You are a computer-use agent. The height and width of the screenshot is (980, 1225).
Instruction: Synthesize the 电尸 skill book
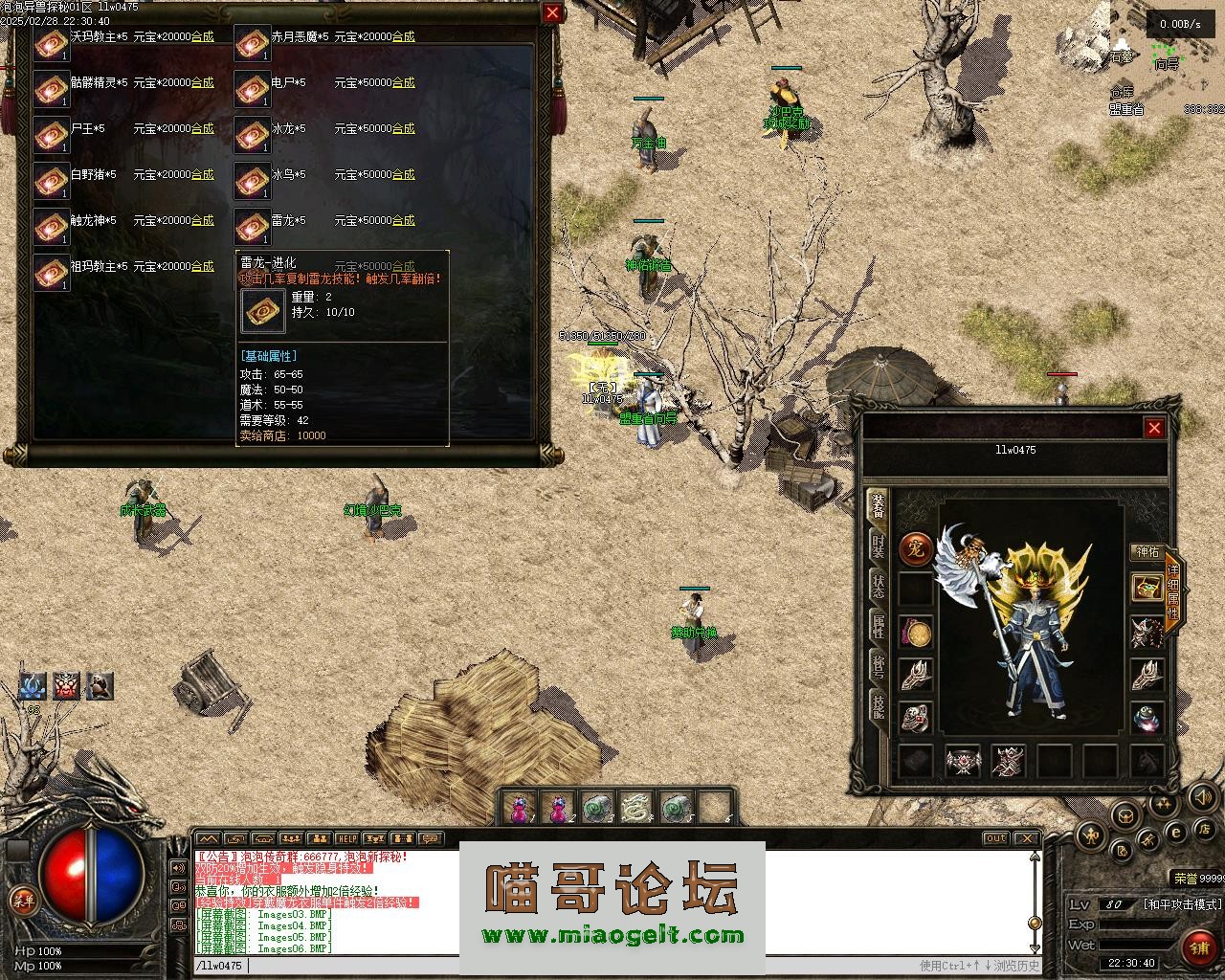(403, 82)
